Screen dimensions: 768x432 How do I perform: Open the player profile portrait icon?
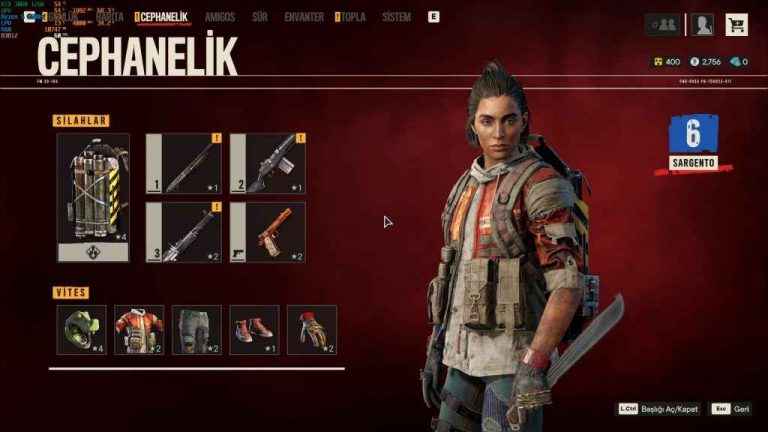click(x=703, y=25)
